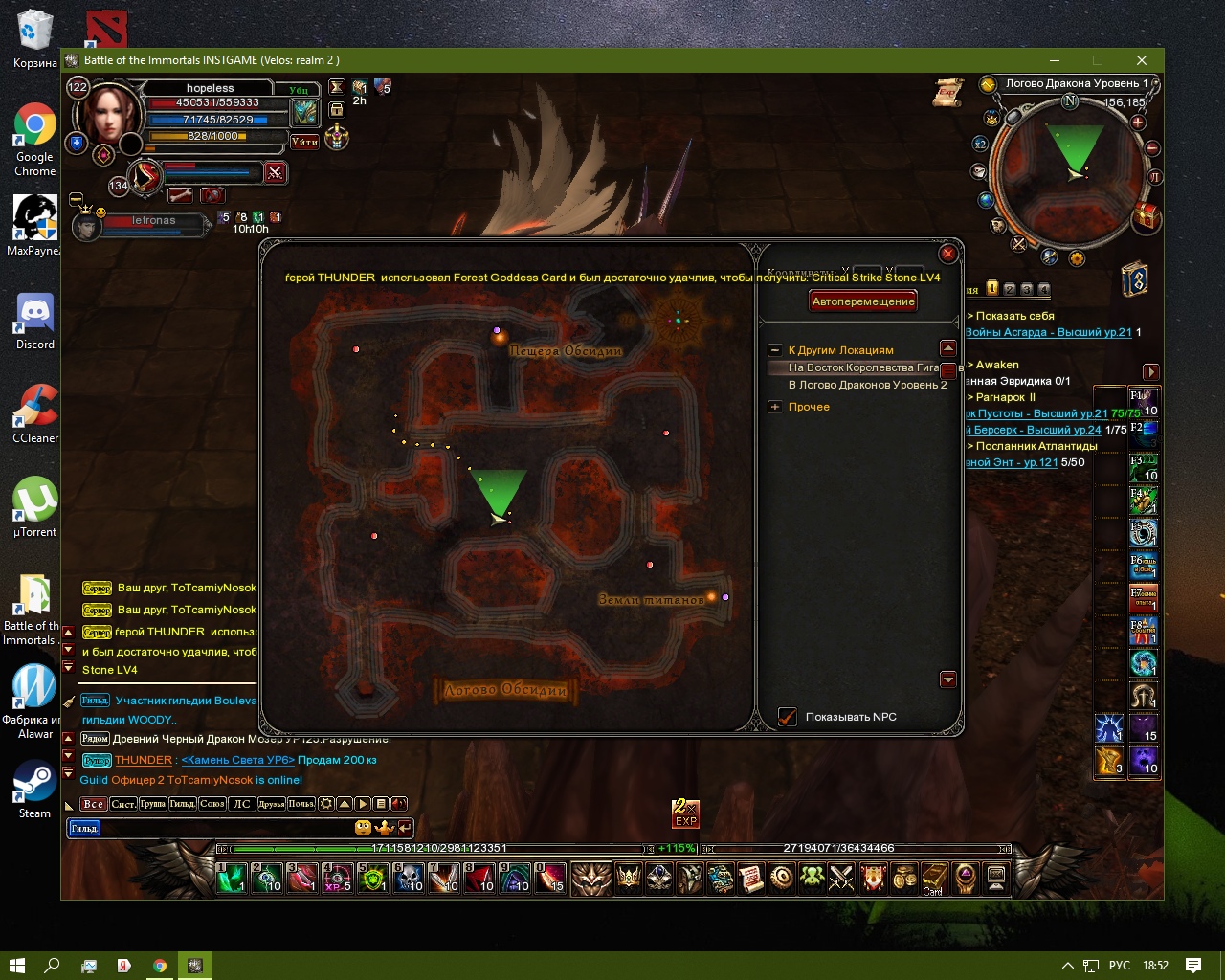Switch chat filter to Сист. tab

click(123, 804)
